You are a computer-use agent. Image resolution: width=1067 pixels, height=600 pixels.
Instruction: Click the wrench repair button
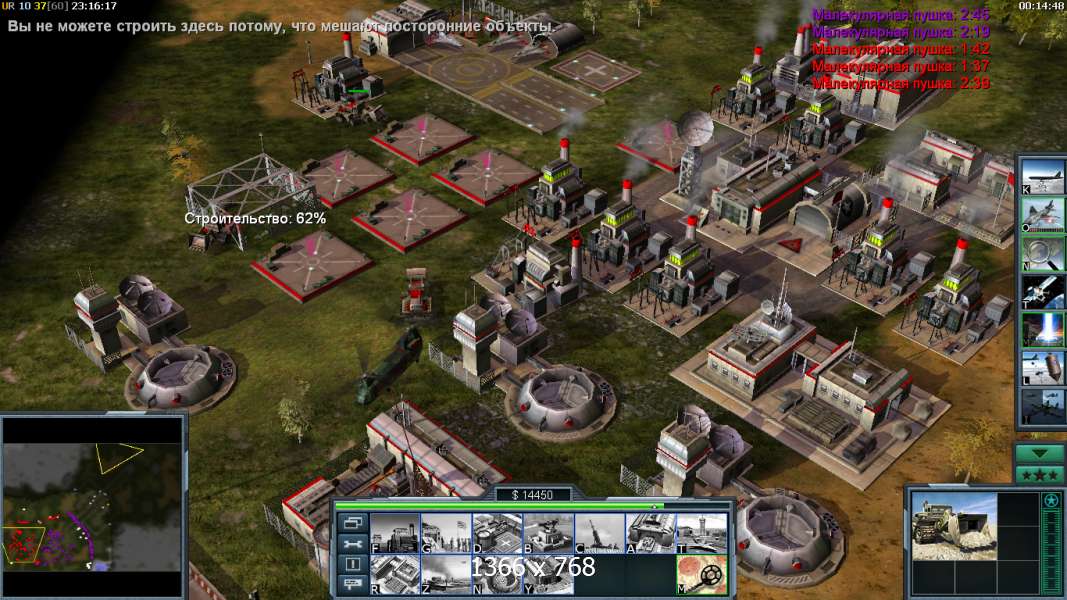[x=353, y=543]
